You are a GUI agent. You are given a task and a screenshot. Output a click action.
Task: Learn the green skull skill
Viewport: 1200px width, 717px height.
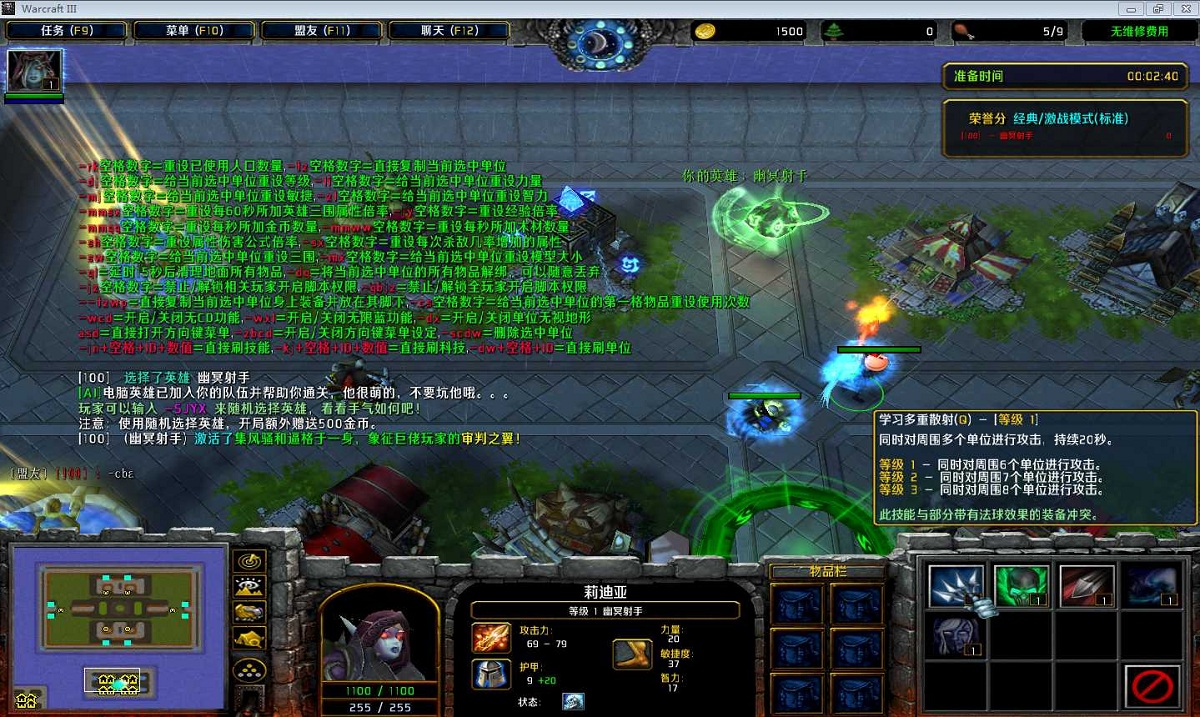1021,586
